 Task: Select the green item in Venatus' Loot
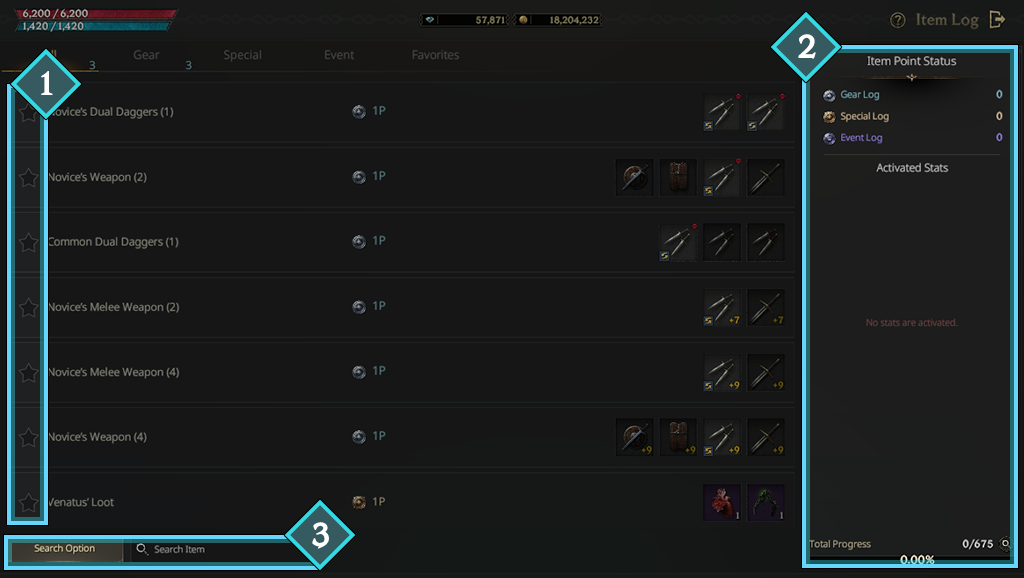coord(766,502)
